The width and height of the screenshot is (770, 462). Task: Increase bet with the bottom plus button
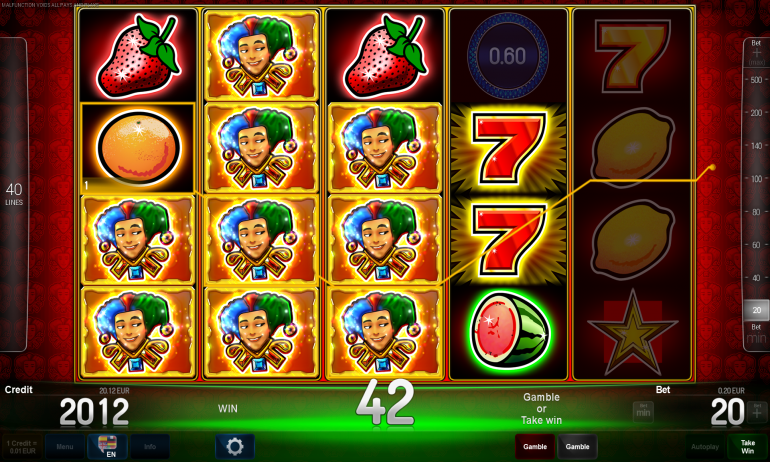coord(756,410)
